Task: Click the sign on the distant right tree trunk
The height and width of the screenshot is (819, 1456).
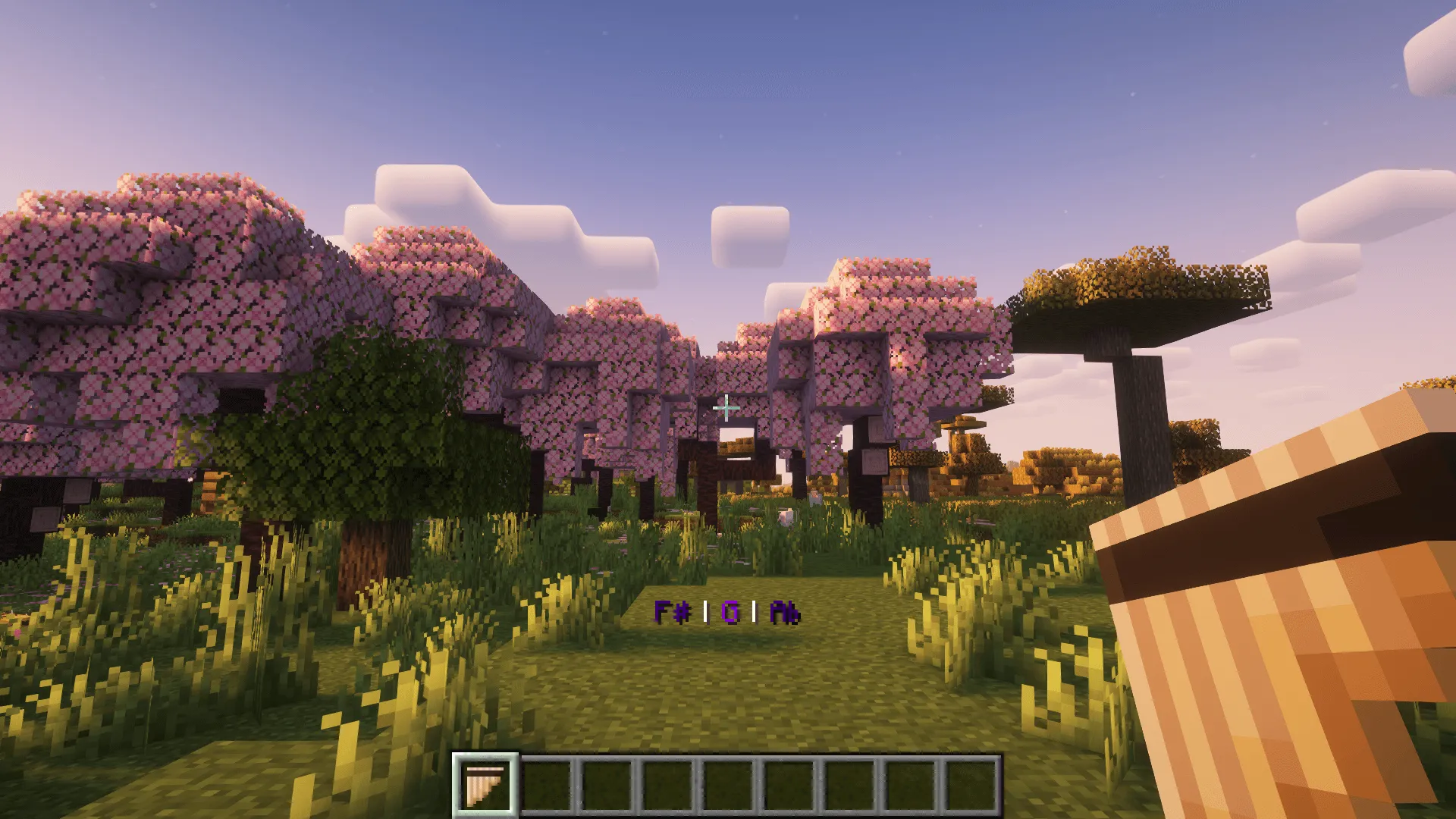Action: point(875,461)
